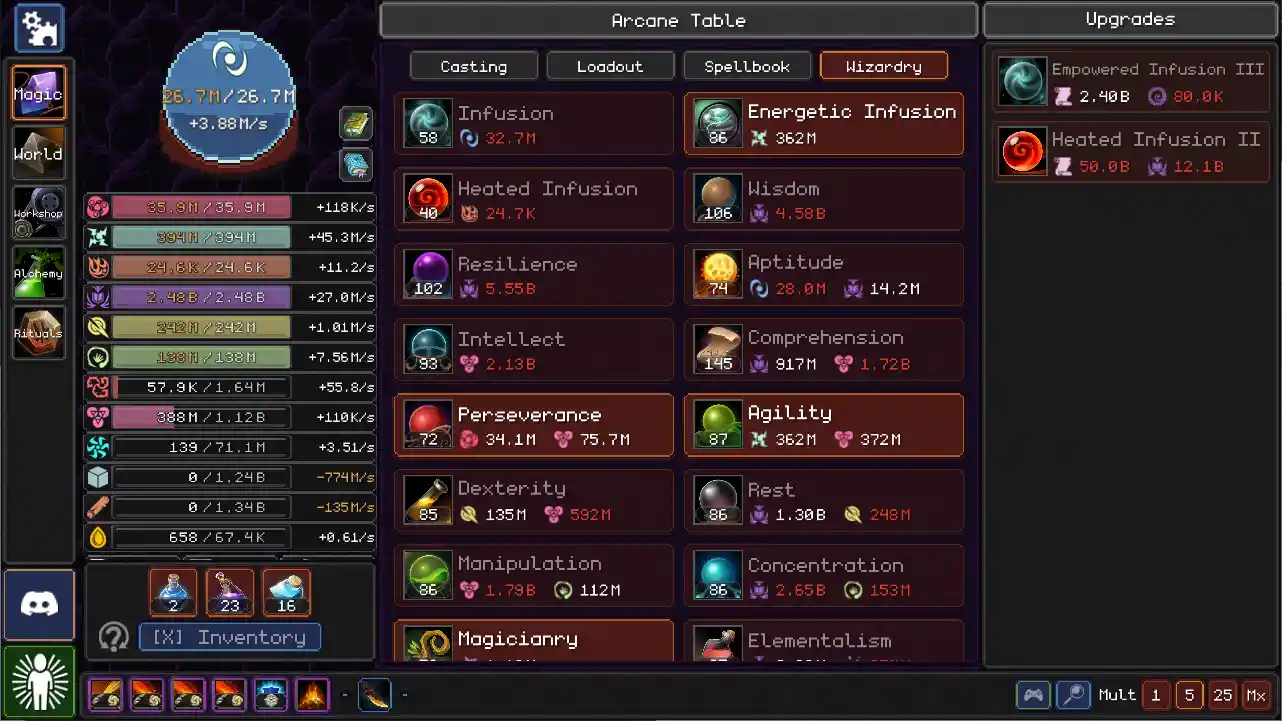Buy the Heated Infusion II upgrade
Image resolution: width=1282 pixels, height=722 pixels.
click(x=1130, y=152)
